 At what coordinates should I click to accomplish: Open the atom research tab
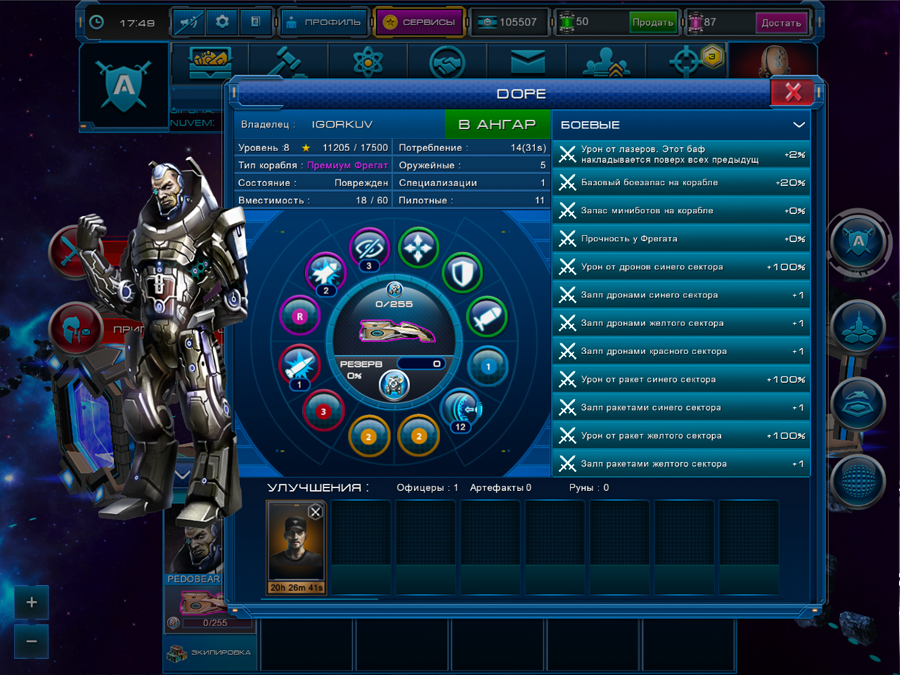click(x=367, y=63)
